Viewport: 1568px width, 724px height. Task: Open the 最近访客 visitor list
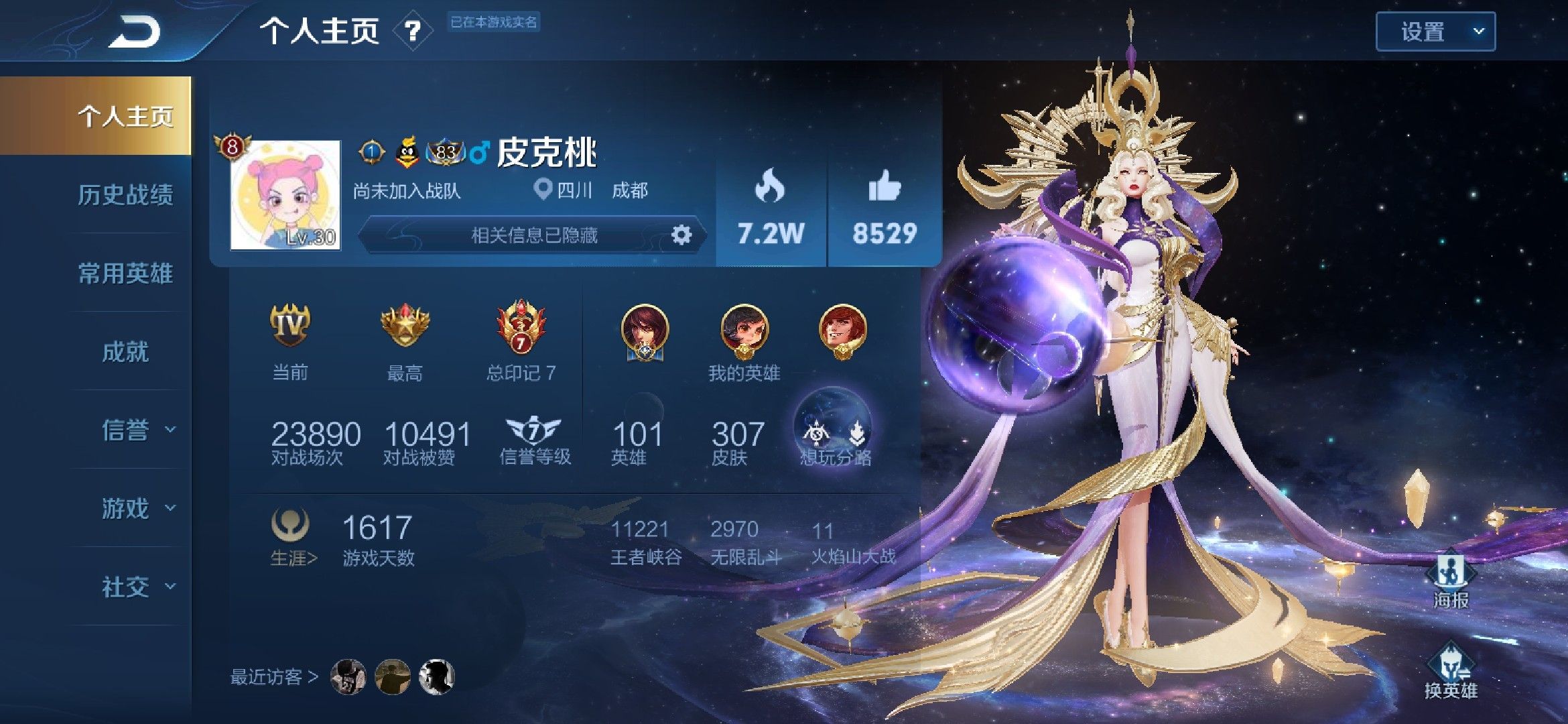point(275,677)
